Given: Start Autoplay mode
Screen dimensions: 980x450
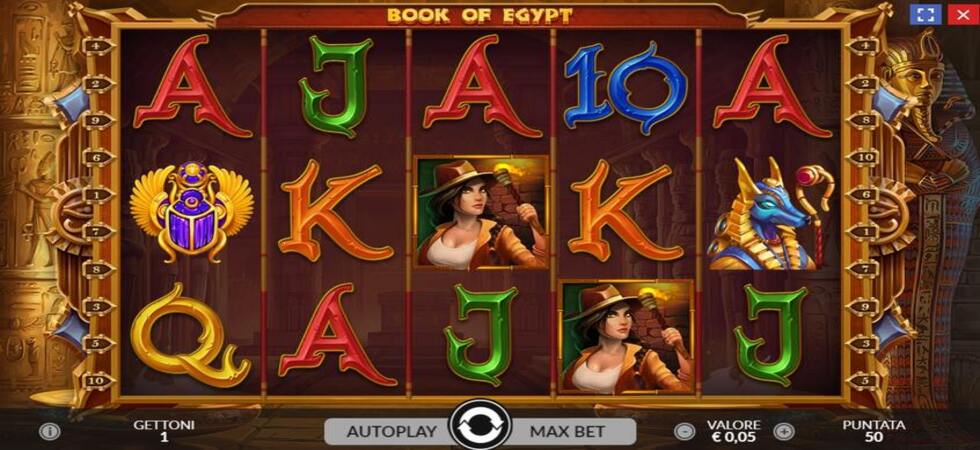Looking at the screenshot, I should [390, 432].
